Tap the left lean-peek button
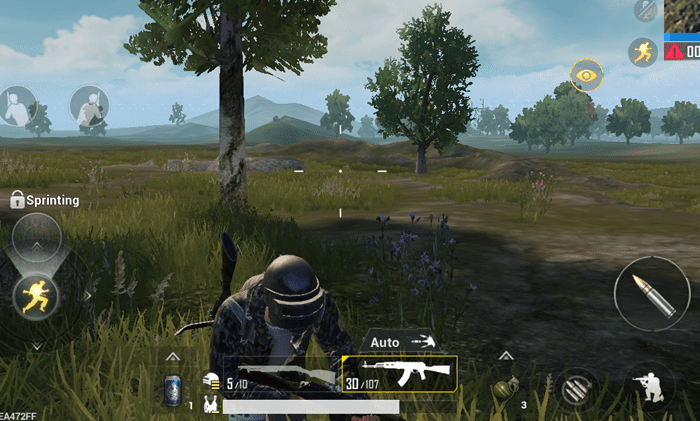Image resolution: width=700 pixels, height=421 pixels. click(17, 106)
